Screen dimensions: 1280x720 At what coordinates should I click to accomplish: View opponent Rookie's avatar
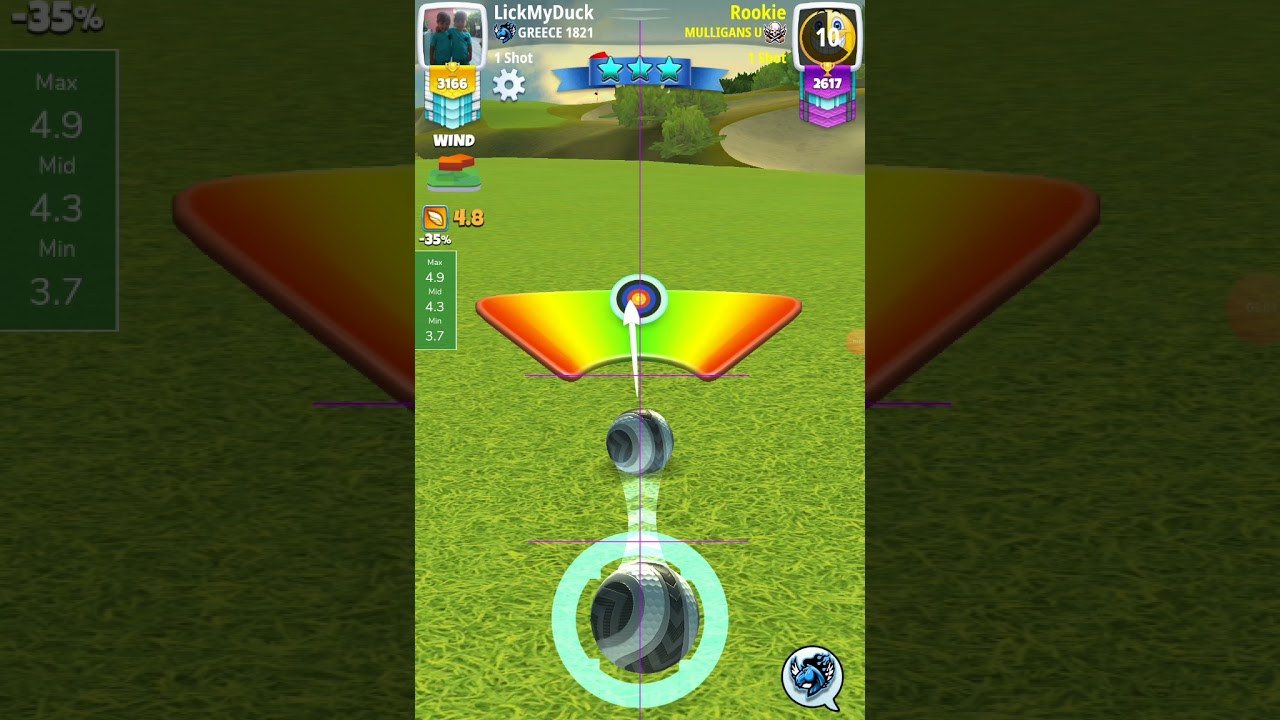click(x=827, y=38)
